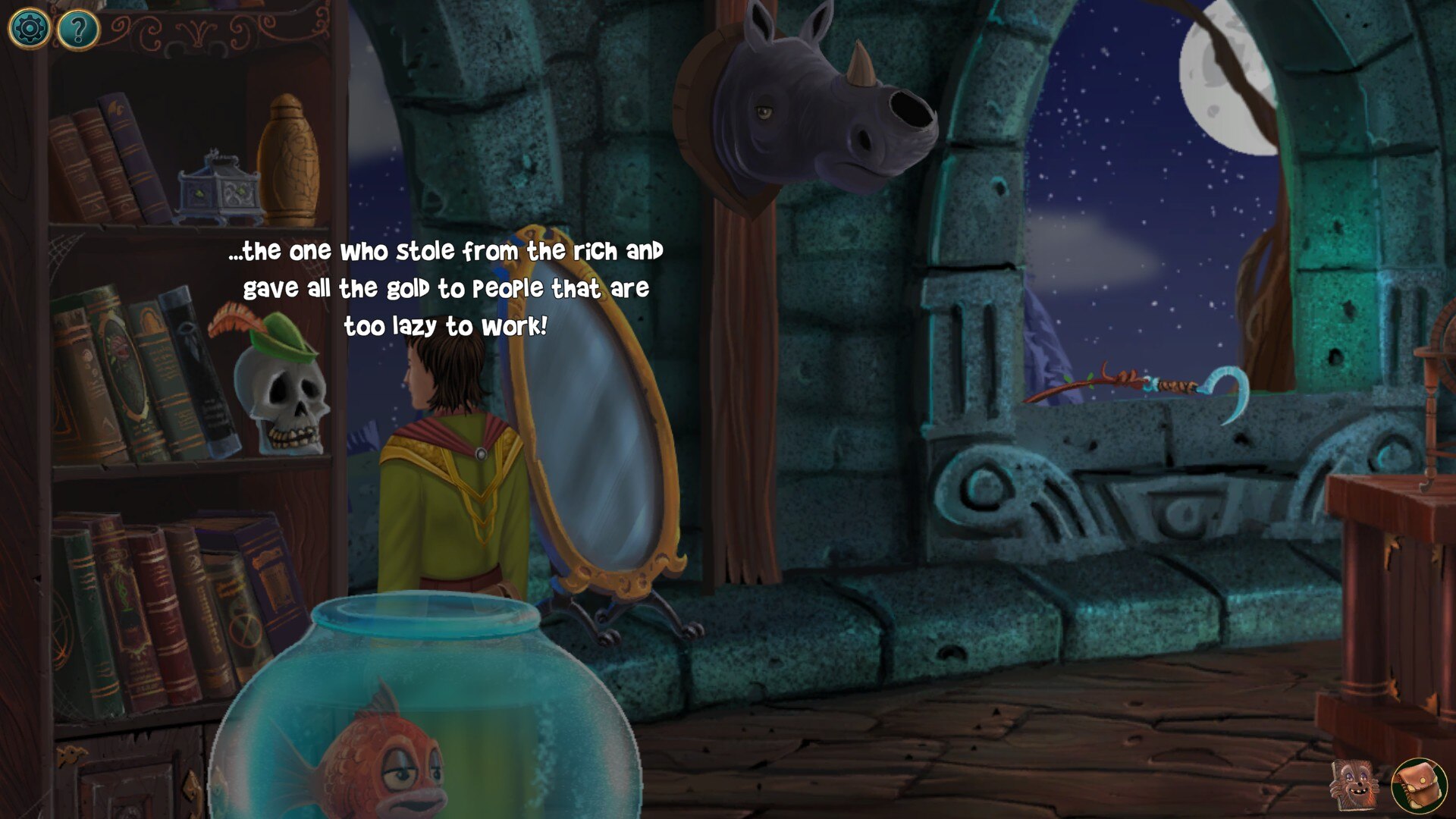Screen dimensions: 1456x819
Task: Show help via the question mark icon
Action: tap(78, 30)
